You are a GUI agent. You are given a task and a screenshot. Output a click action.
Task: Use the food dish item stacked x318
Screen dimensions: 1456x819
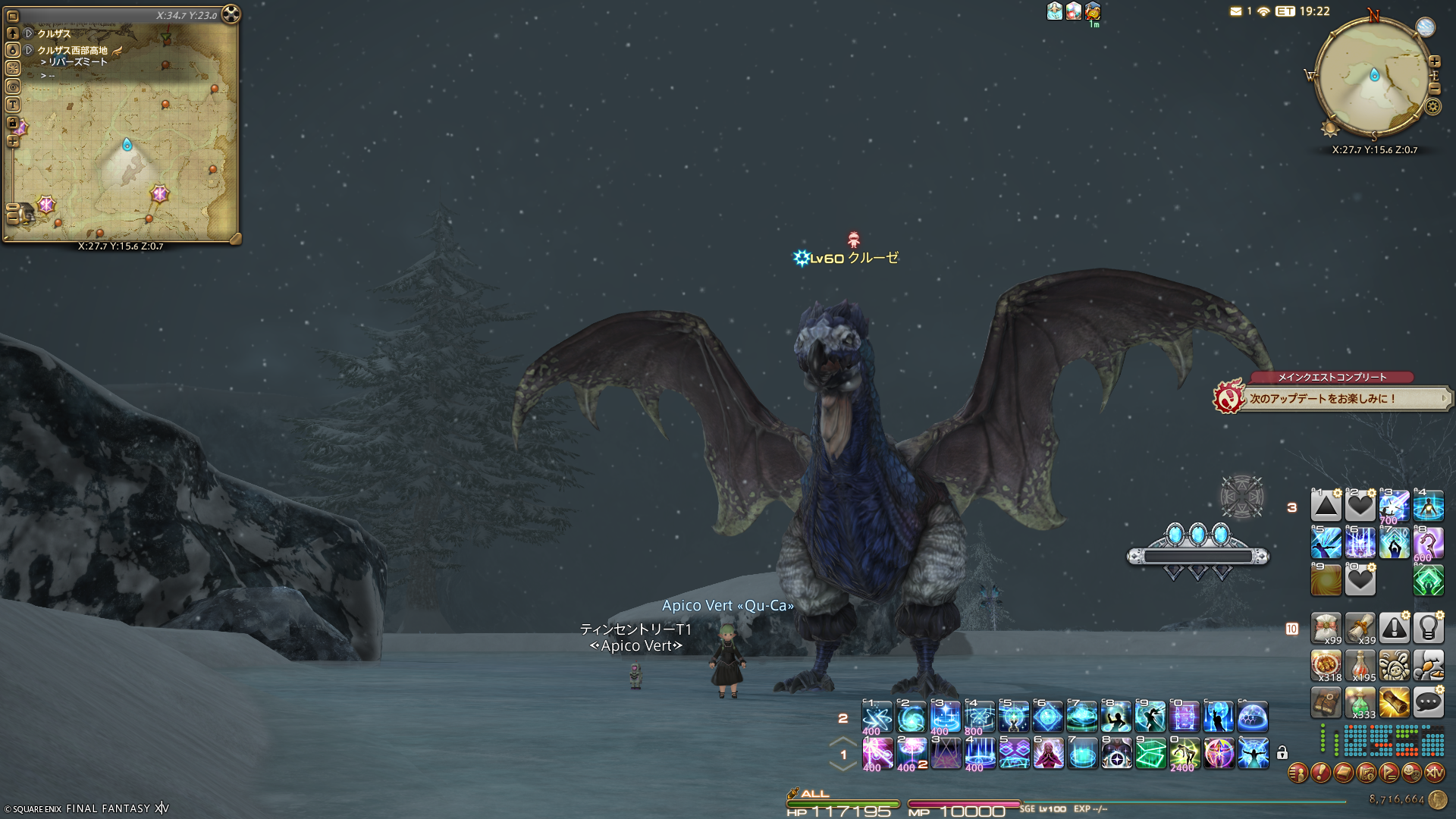1326,665
